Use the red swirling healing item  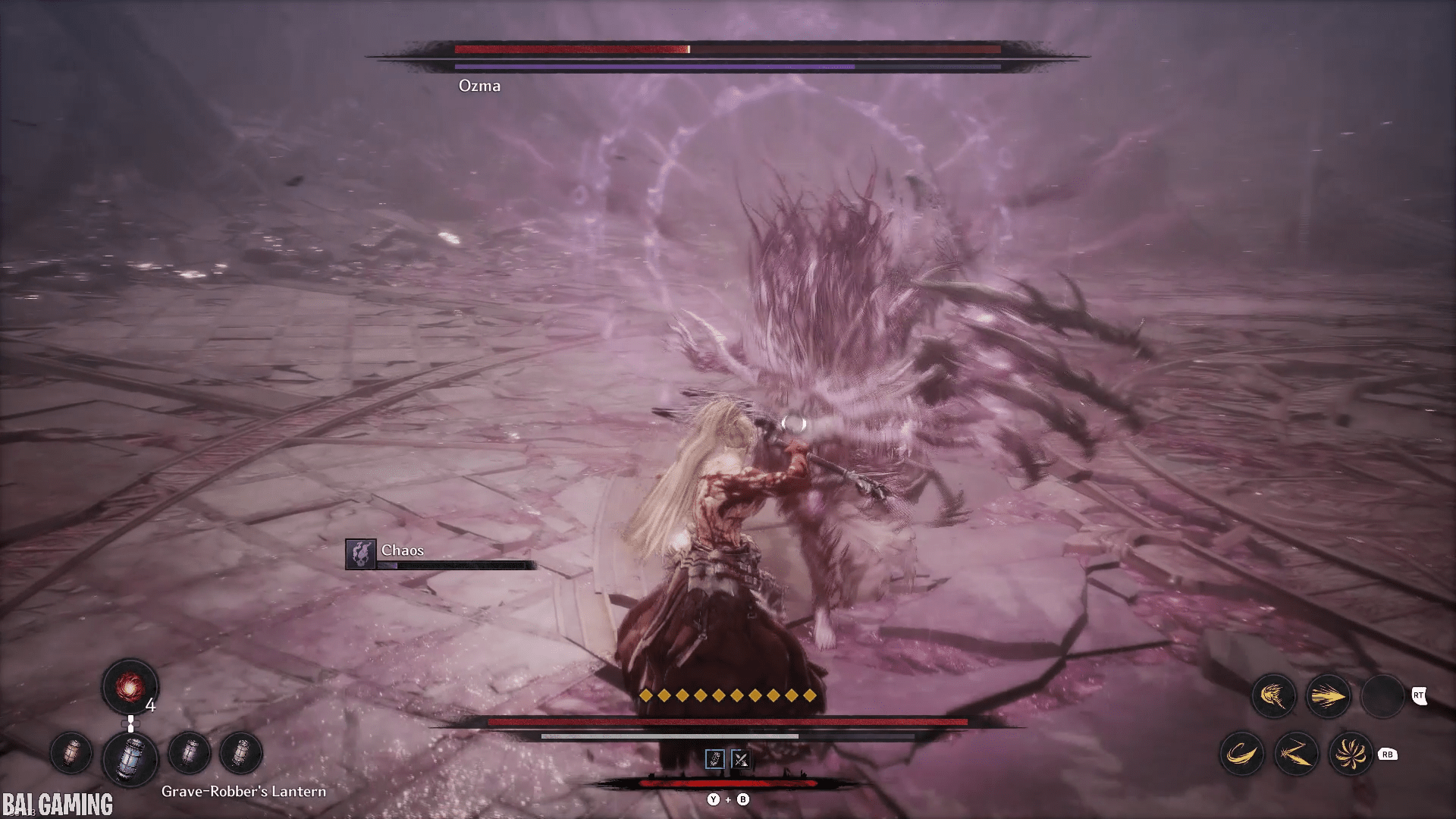click(130, 687)
